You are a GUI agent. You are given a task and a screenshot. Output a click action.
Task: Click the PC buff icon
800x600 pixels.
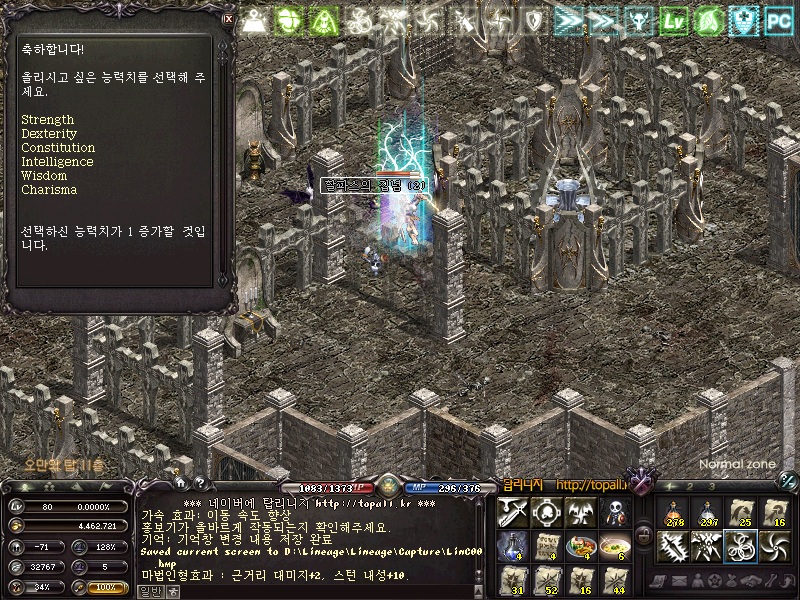[x=779, y=19]
